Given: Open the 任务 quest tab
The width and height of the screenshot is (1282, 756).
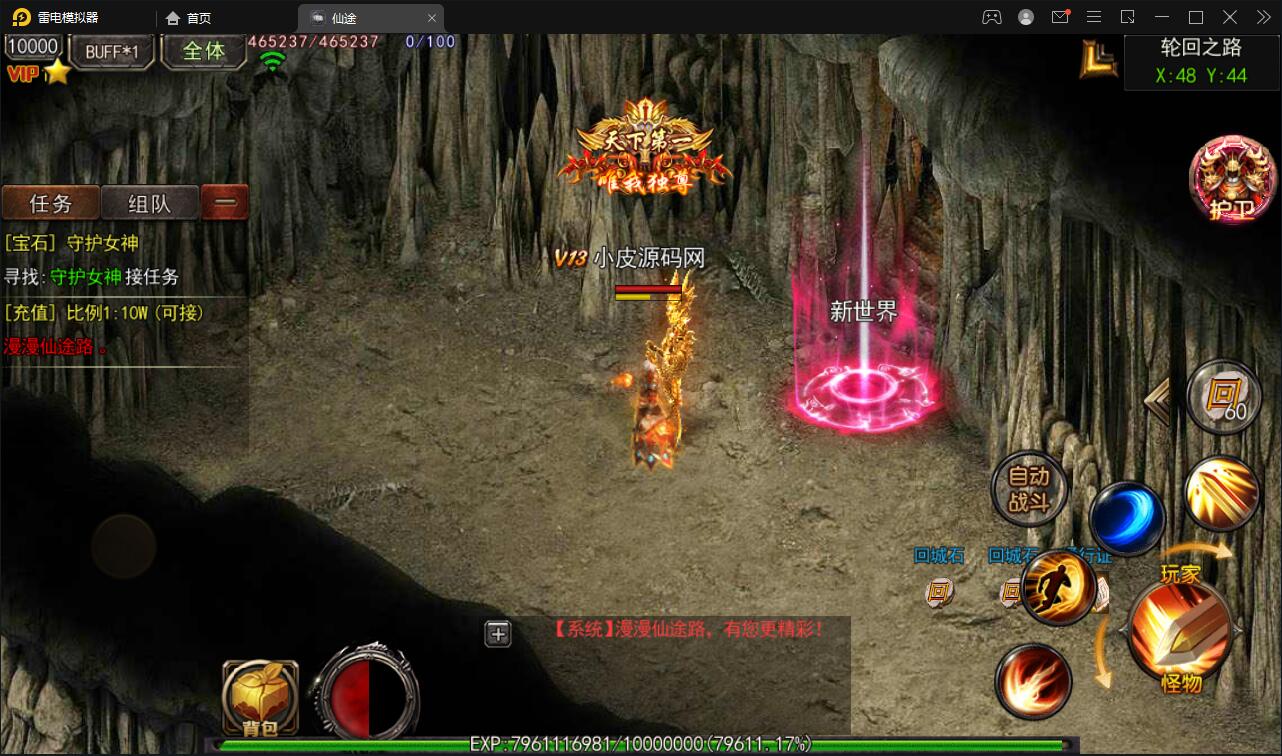Looking at the screenshot, I should tap(51, 203).
